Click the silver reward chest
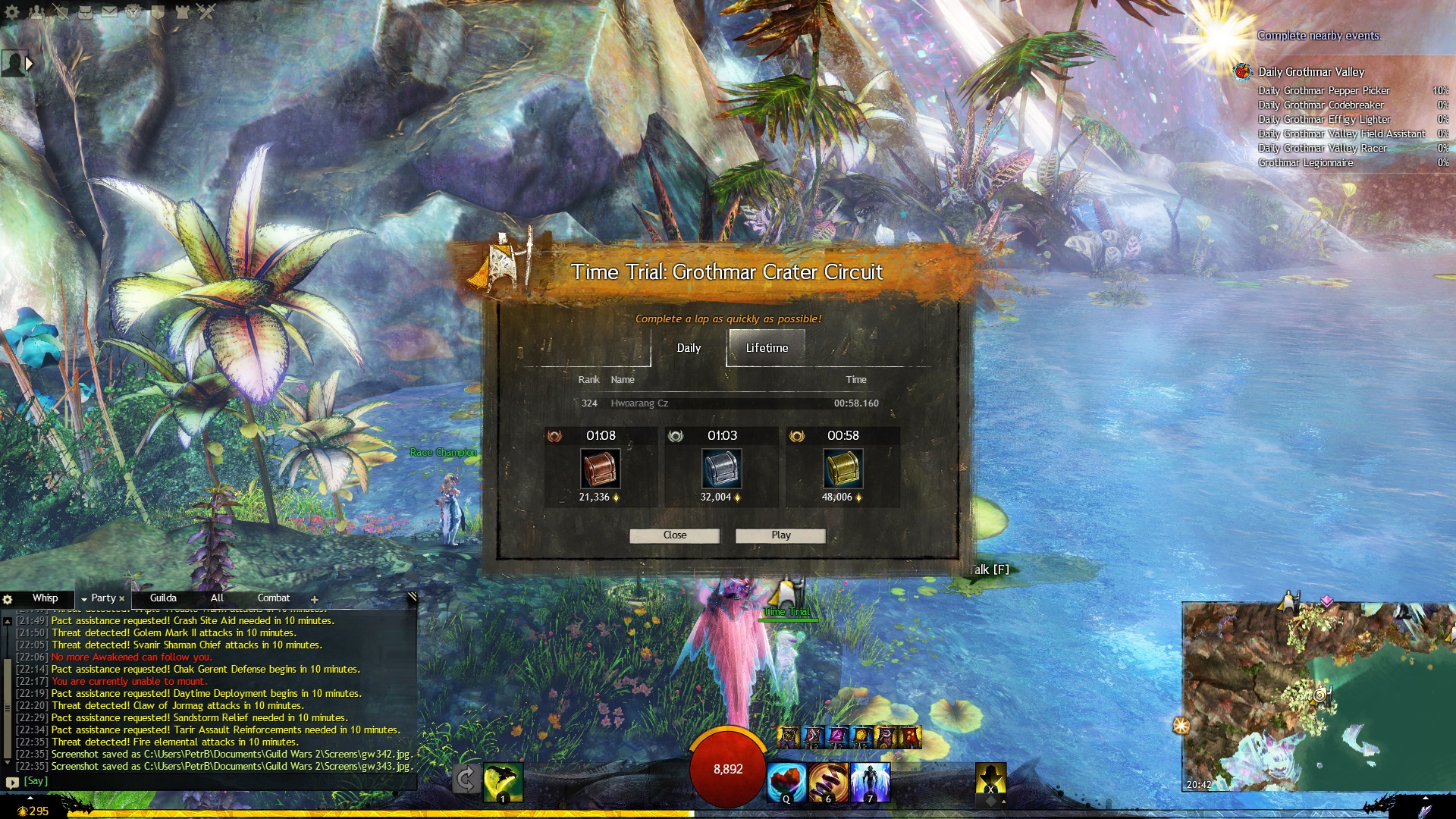Image resolution: width=1456 pixels, height=819 pixels. pyautogui.click(x=721, y=468)
